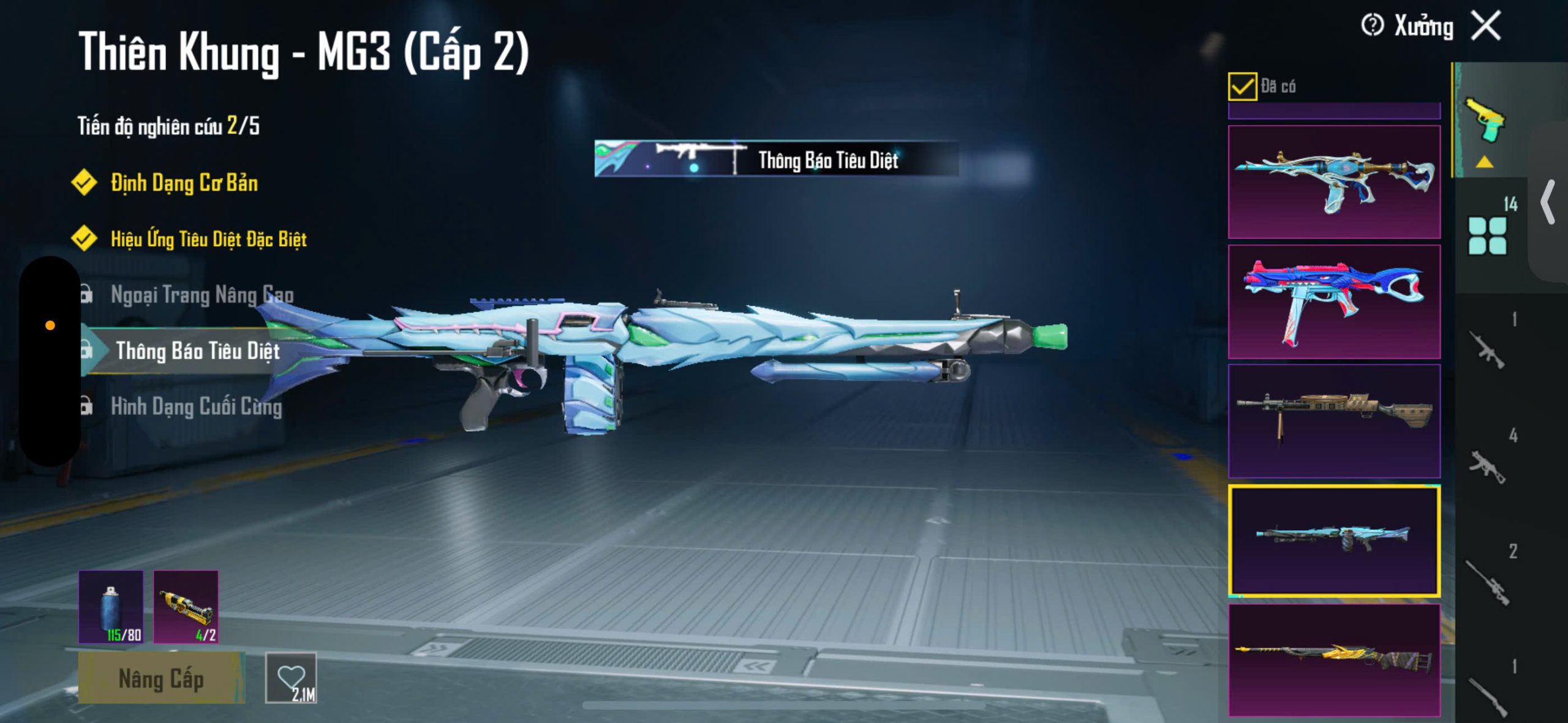Choose the locked Hình Dạng Cuối Cùng stage
Image resolution: width=1568 pixels, height=723 pixels.
click(196, 406)
